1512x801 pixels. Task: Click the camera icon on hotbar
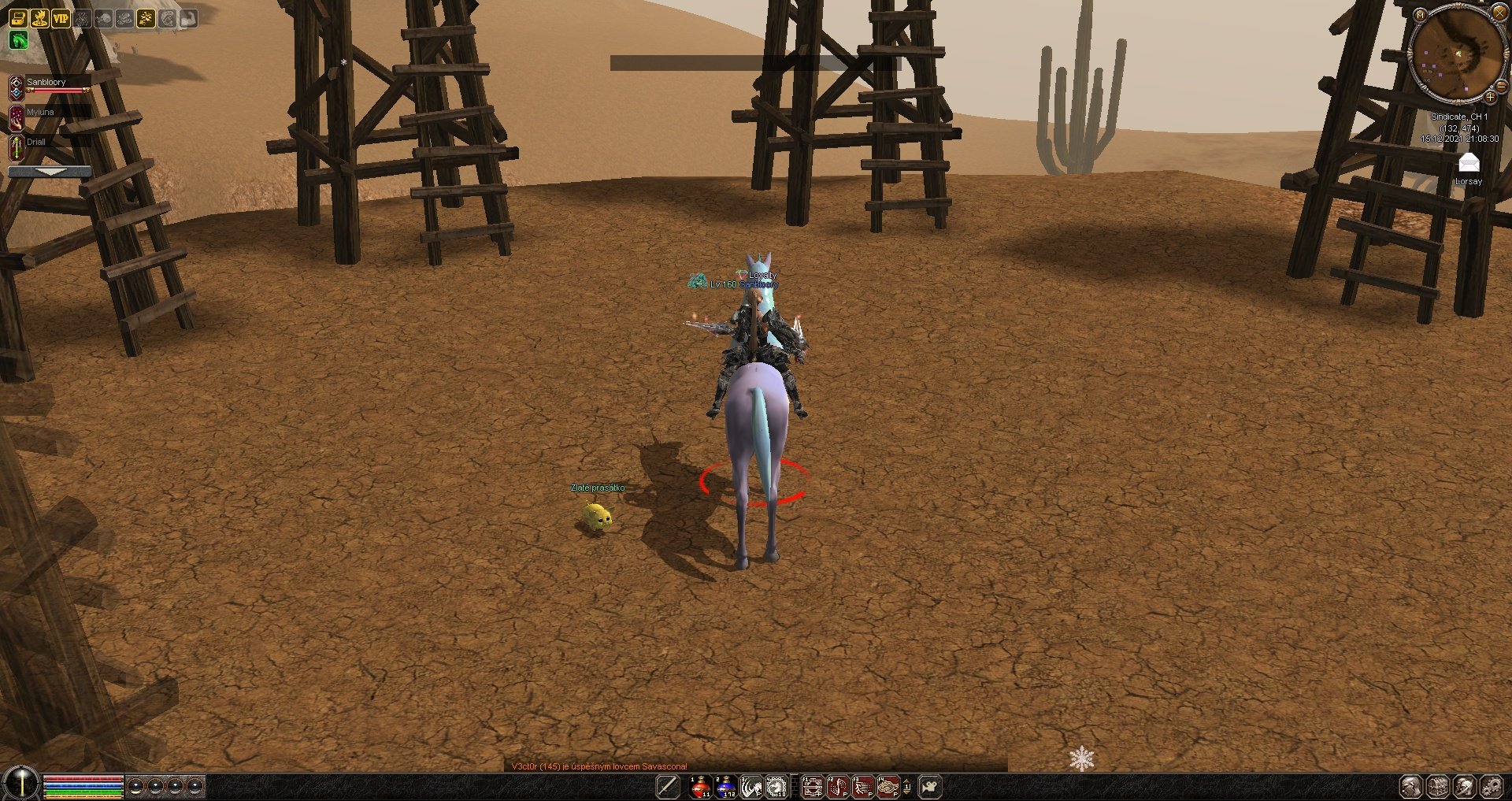pos(930,786)
